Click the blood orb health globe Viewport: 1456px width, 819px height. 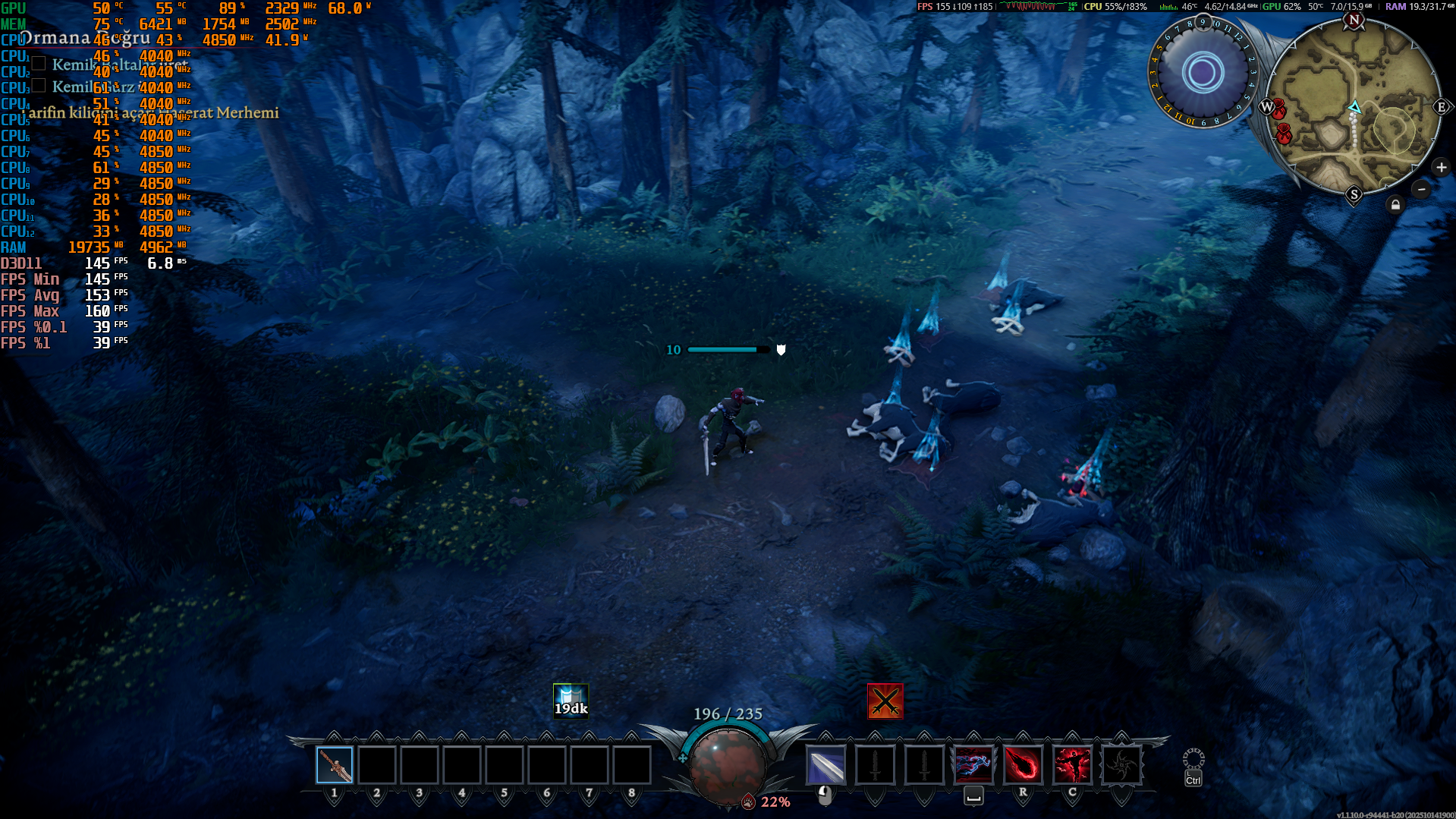[727, 765]
